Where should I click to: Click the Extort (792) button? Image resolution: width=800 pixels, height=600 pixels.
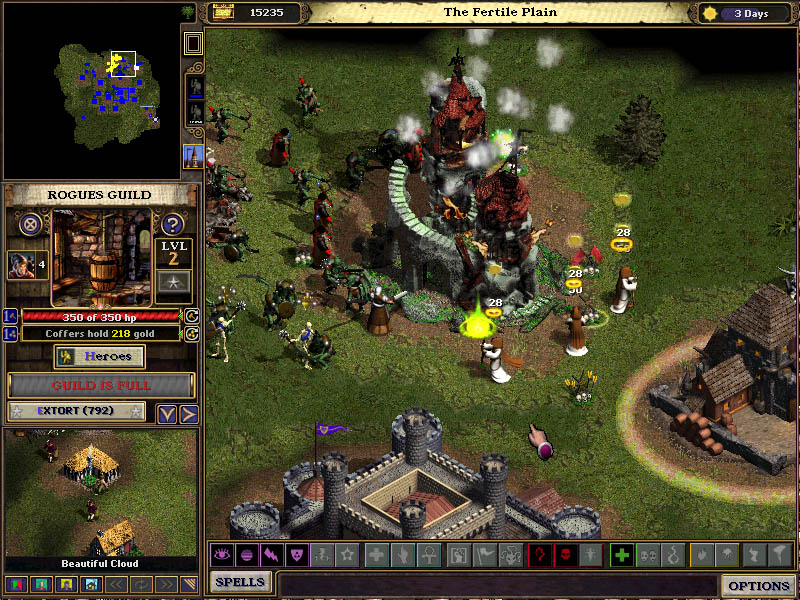[76, 411]
